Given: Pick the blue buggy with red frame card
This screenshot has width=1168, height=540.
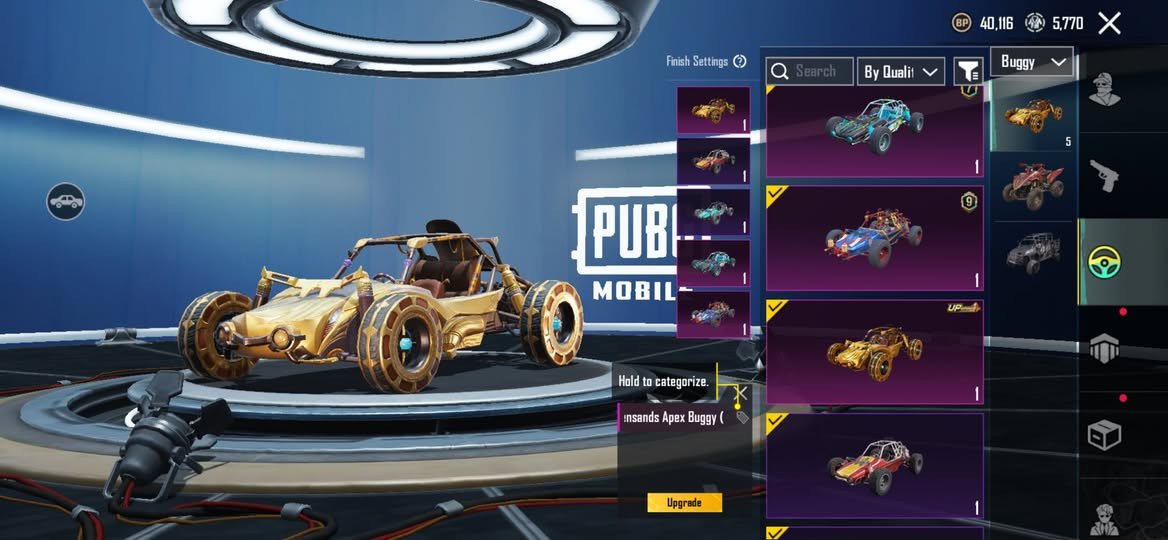Looking at the screenshot, I should pyautogui.click(x=874, y=238).
